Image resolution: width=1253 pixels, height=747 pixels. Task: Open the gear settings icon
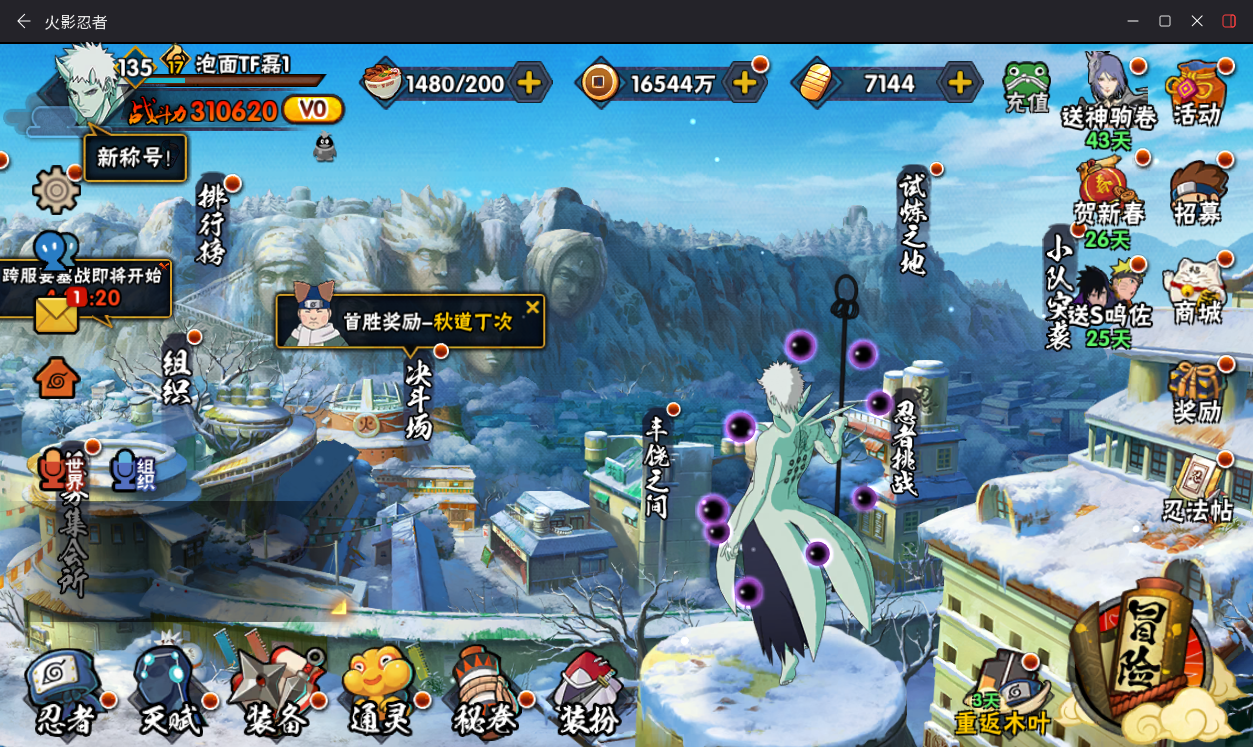coord(56,189)
